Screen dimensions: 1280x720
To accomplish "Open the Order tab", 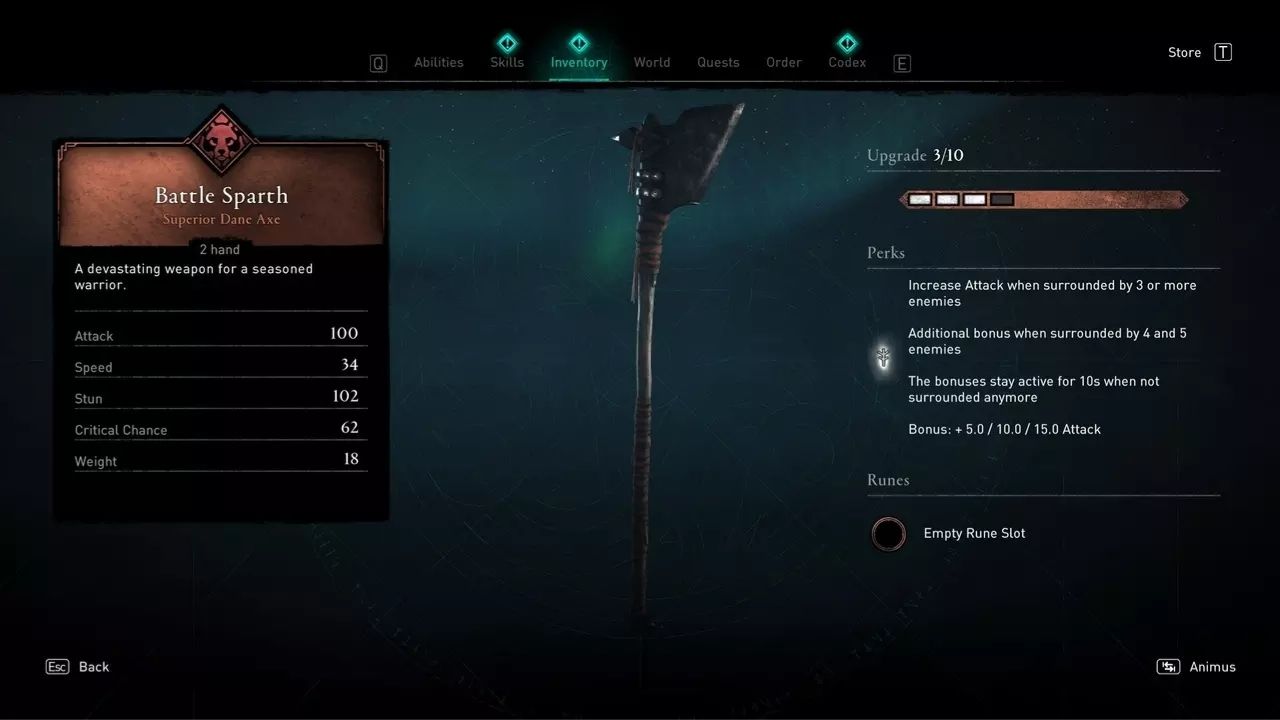I will [783, 62].
